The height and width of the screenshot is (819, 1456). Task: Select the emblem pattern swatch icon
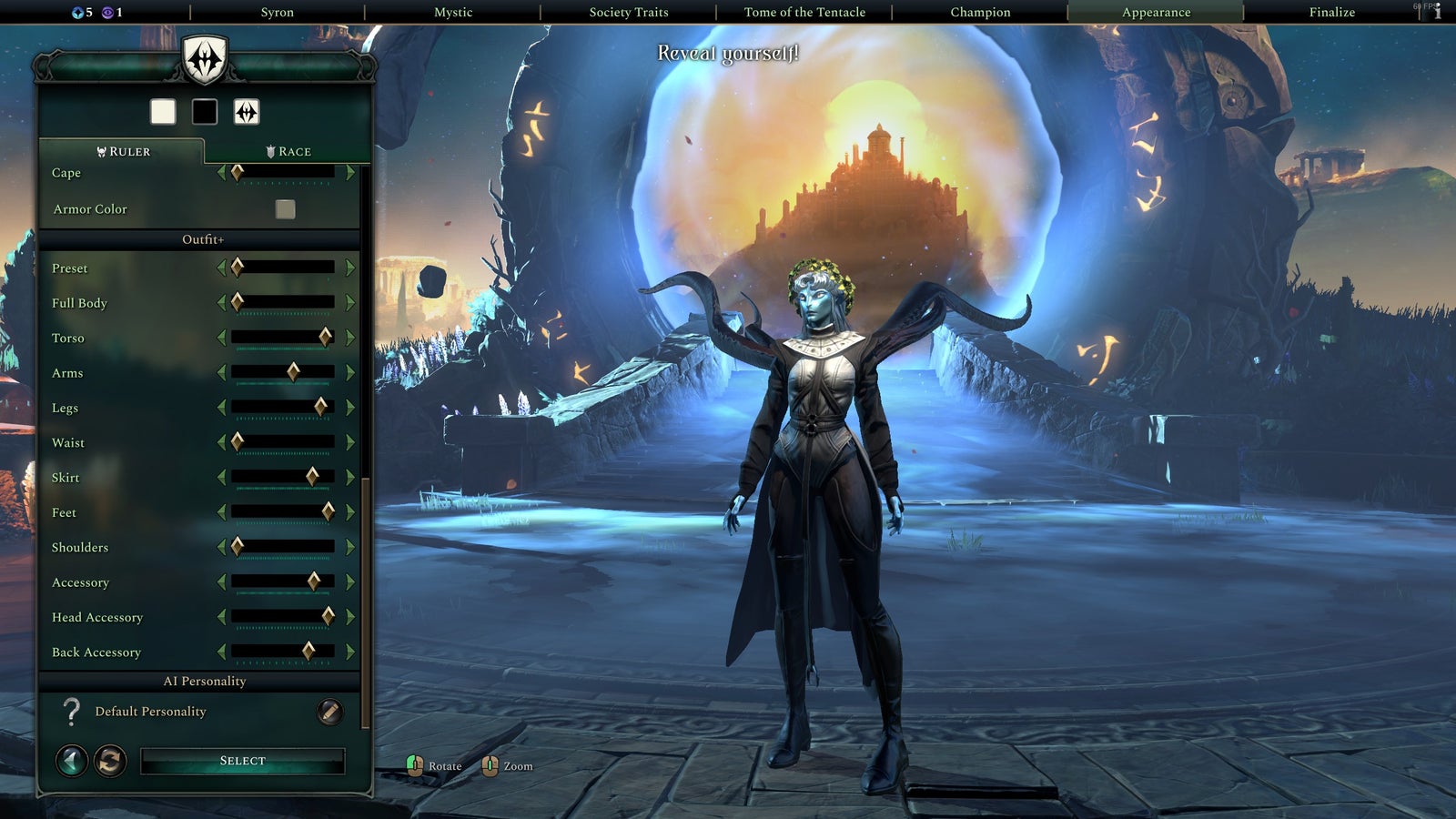click(x=245, y=112)
